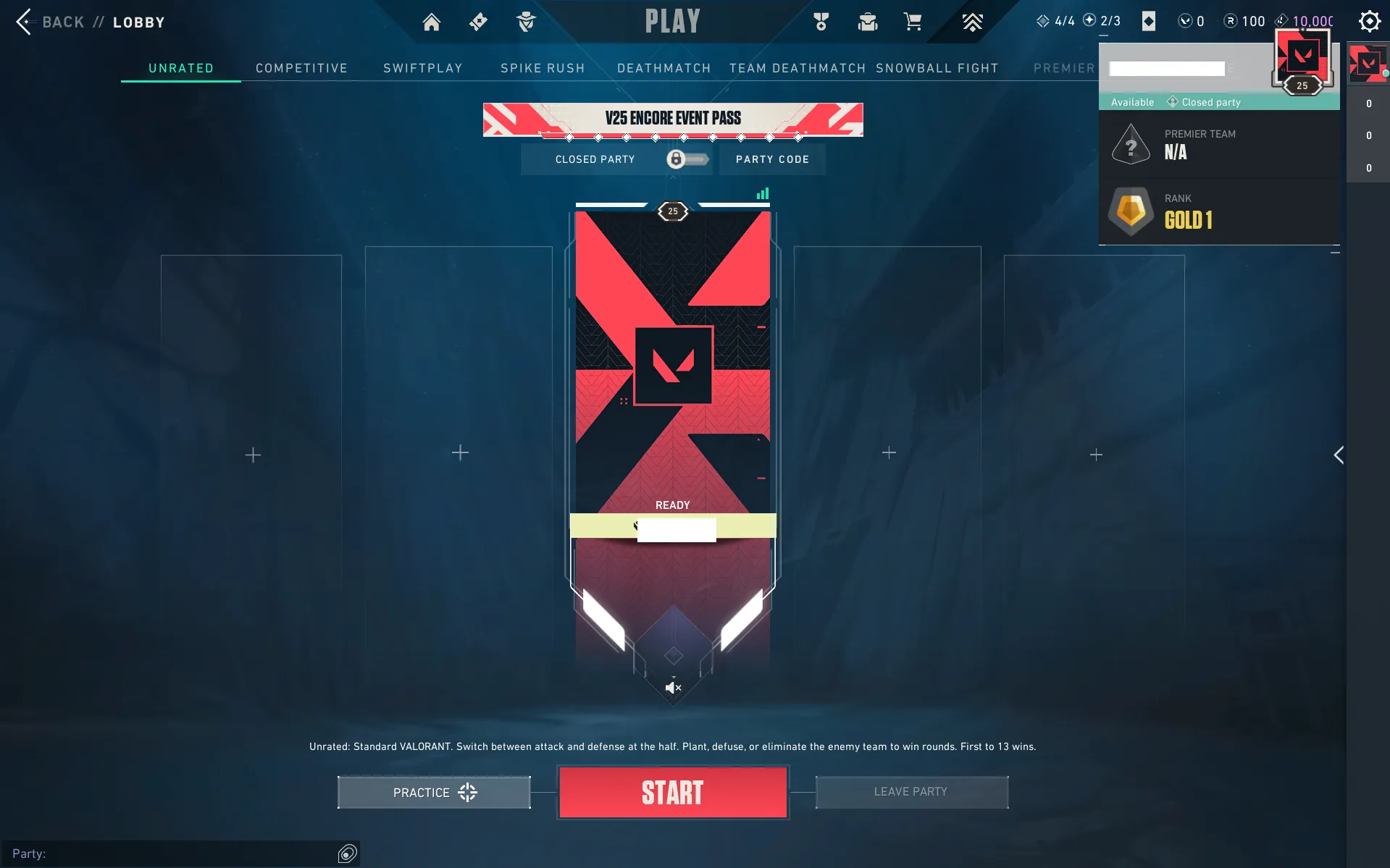Toggle the closed party lock switch
The height and width of the screenshot is (868, 1390).
tap(686, 159)
